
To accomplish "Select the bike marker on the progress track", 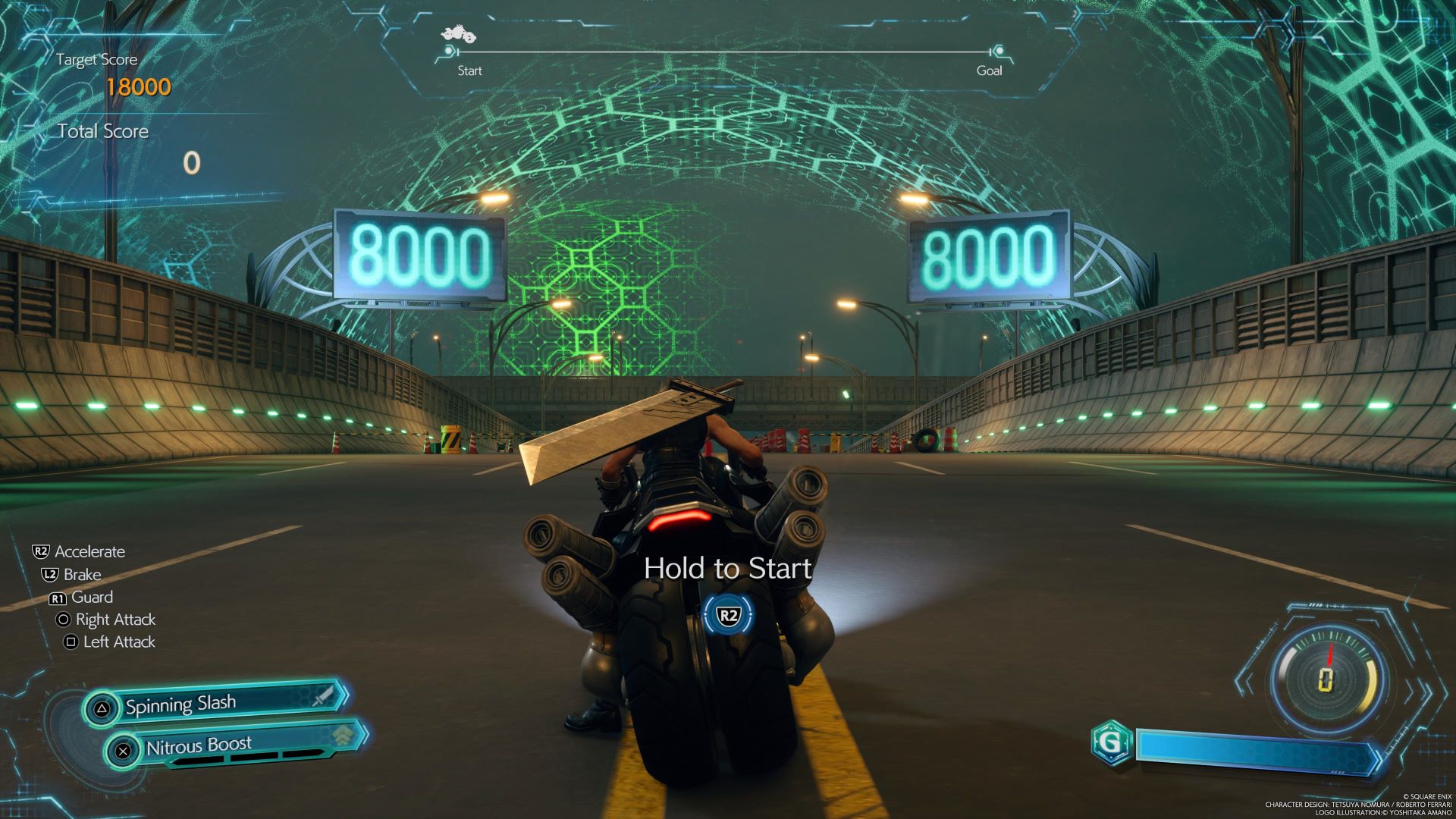I will tap(458, 36).
